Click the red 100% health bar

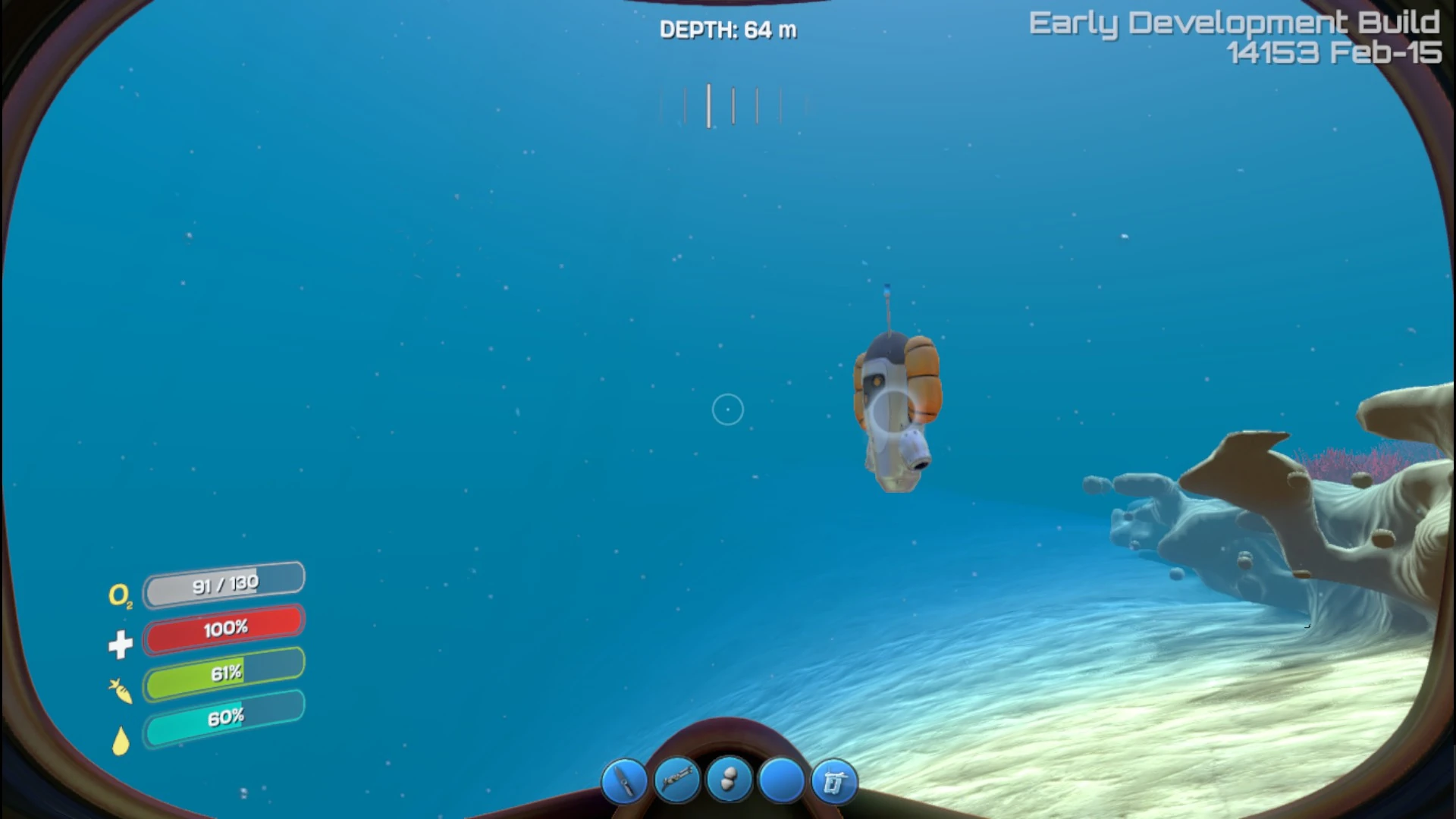click(x=224, y=628)
